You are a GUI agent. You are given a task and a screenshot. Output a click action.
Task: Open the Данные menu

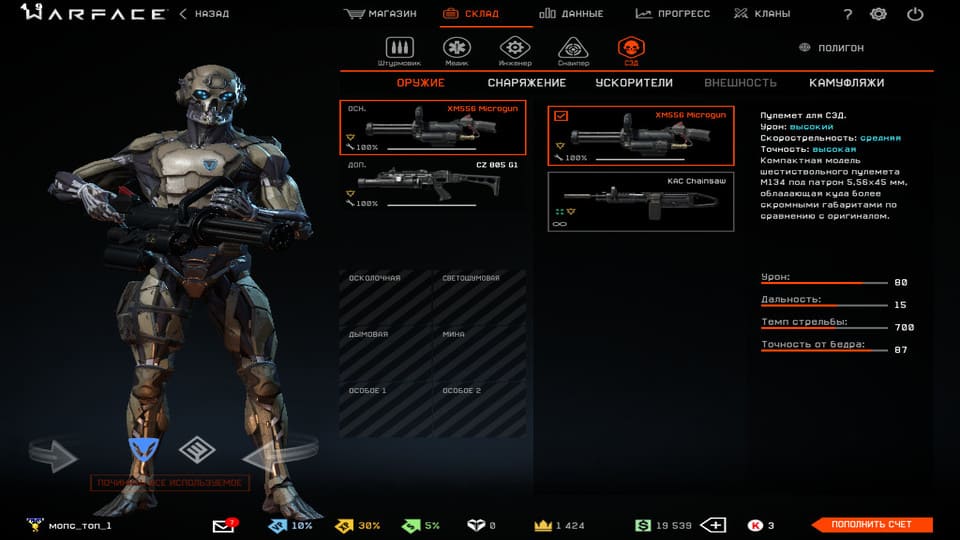pyautogui.click(x=571, y=14)
